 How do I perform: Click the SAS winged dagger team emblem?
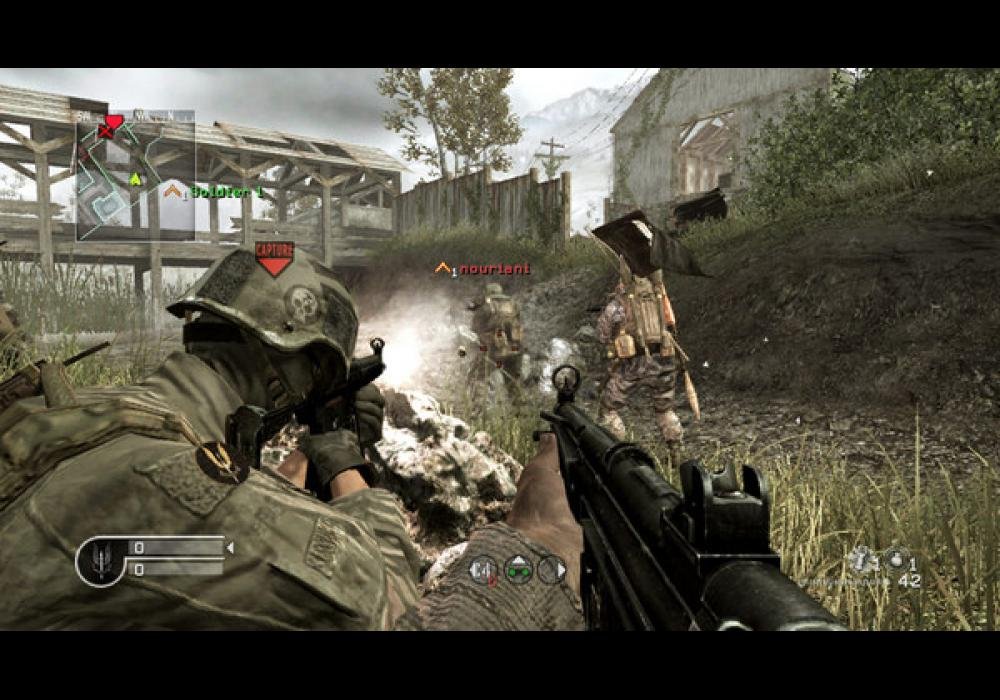(x=101, y=560)
